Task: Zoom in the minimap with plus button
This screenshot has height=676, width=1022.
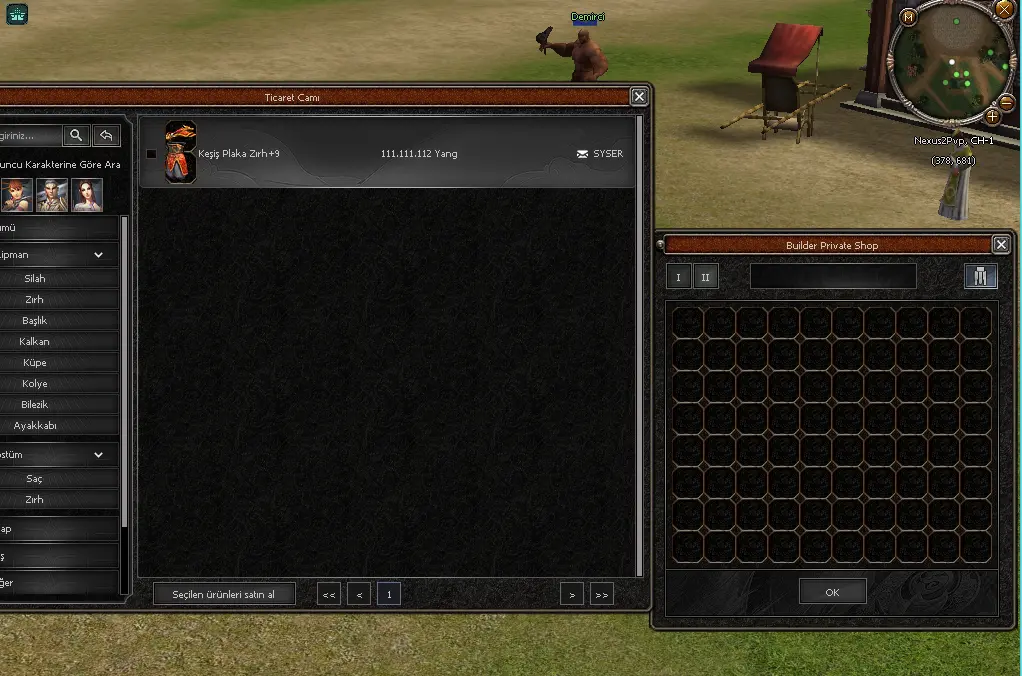Action: [993, 116]
